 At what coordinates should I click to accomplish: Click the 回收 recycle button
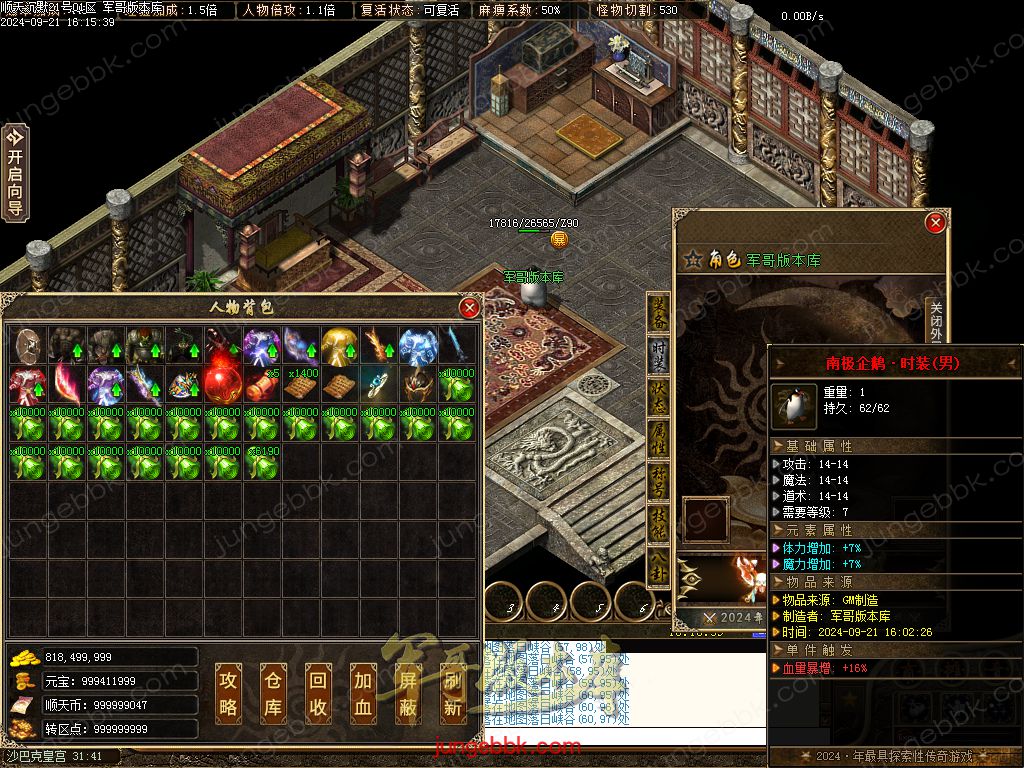319,692
